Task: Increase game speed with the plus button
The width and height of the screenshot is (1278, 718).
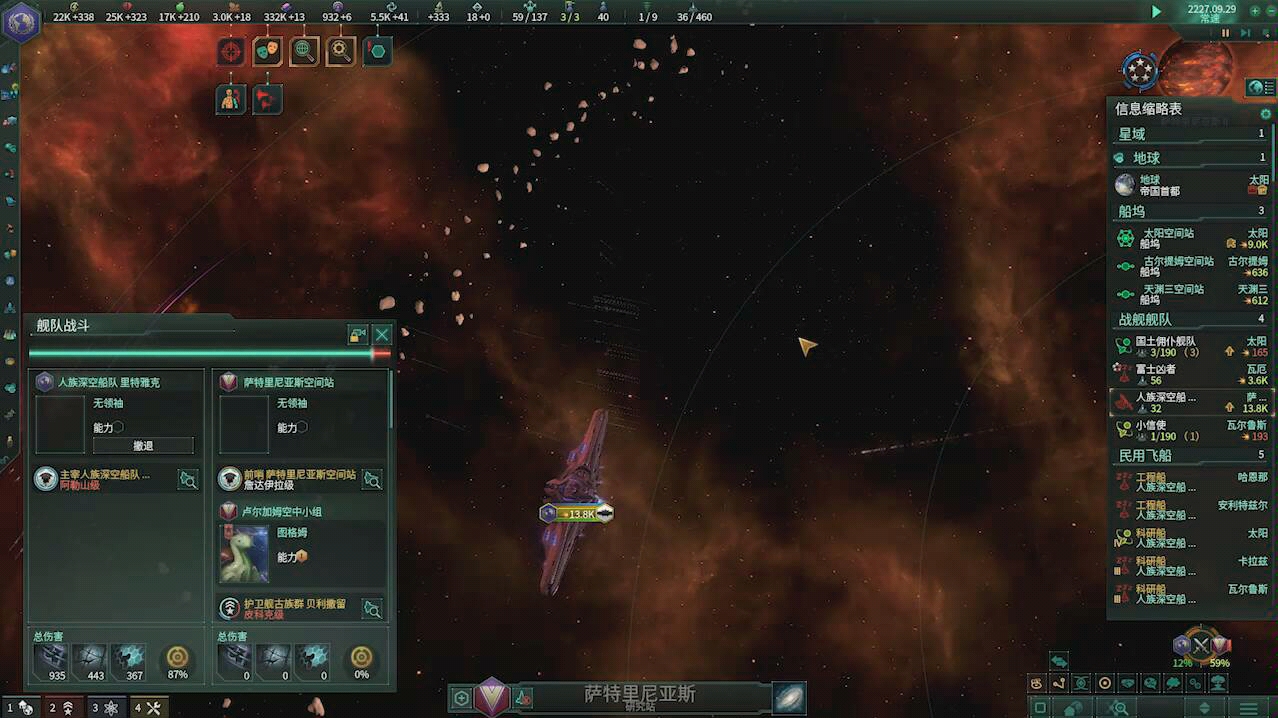Action: click(x=1255, y=11)
